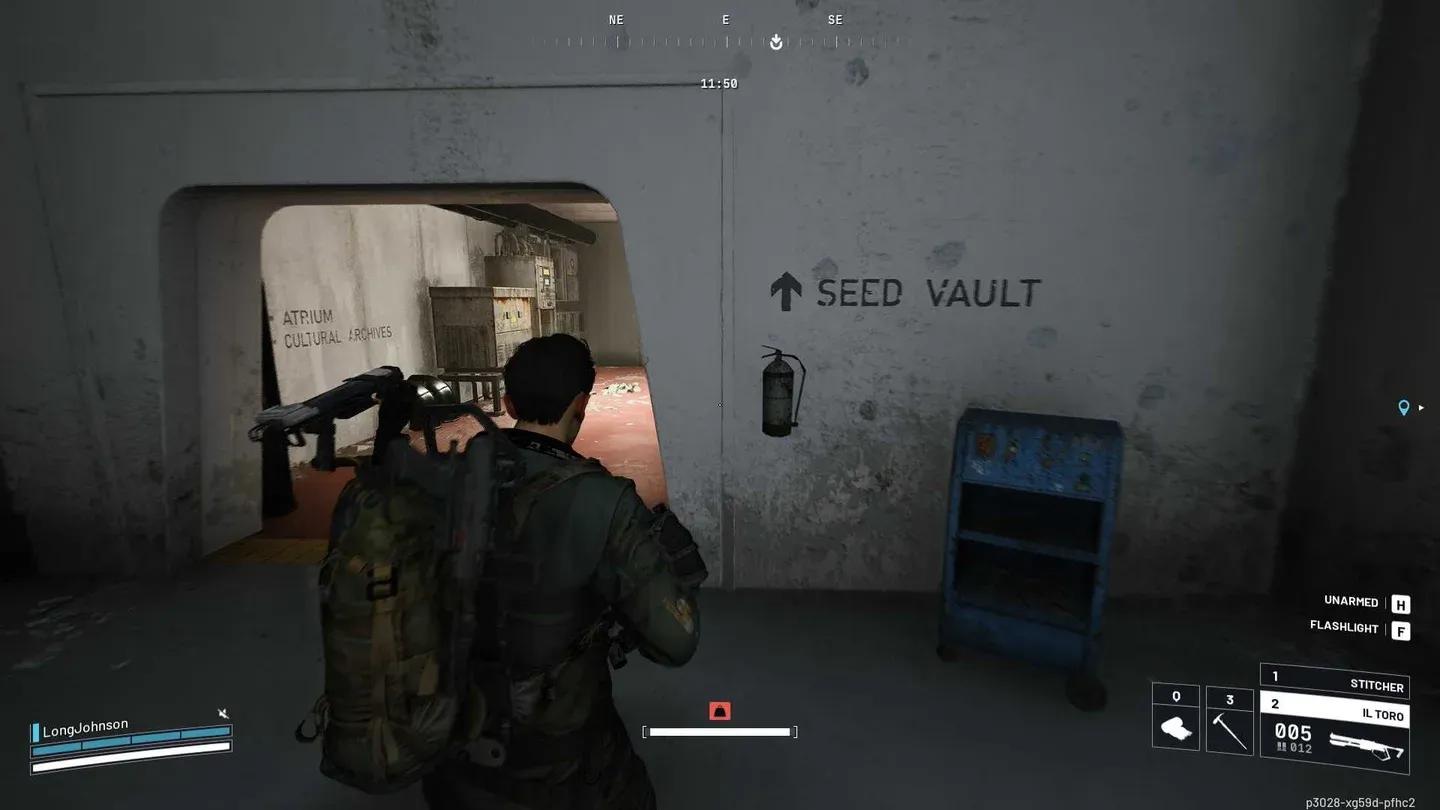
Task: Click the muted microphone icon near LongJohnson
Action: [x=225, y=713]
